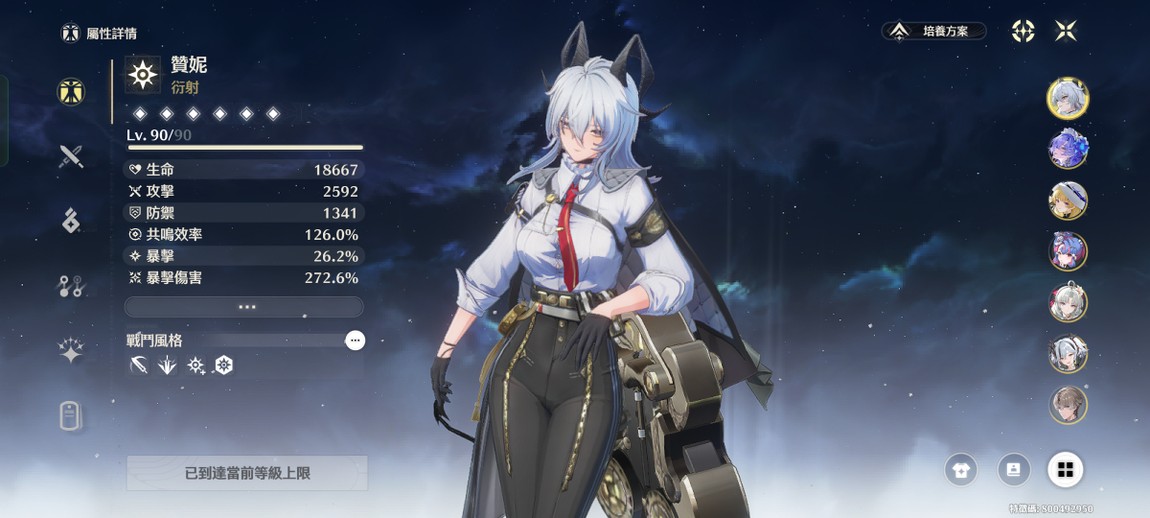Image resolution: width=1150 pixels, height=518 pixels.
Task: Show the sparkle star resonance chain tab
Action: pos(70,350)
